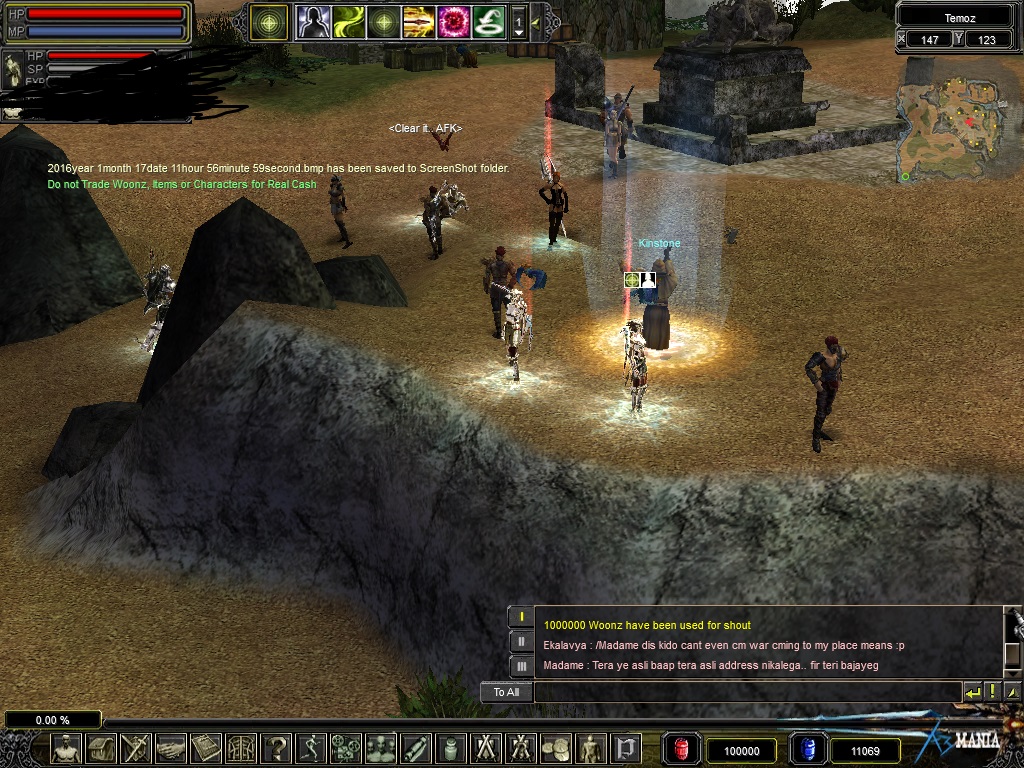Open the handshake trade icon
This screenshot has width=1024, height=768.
pos(171,748)
